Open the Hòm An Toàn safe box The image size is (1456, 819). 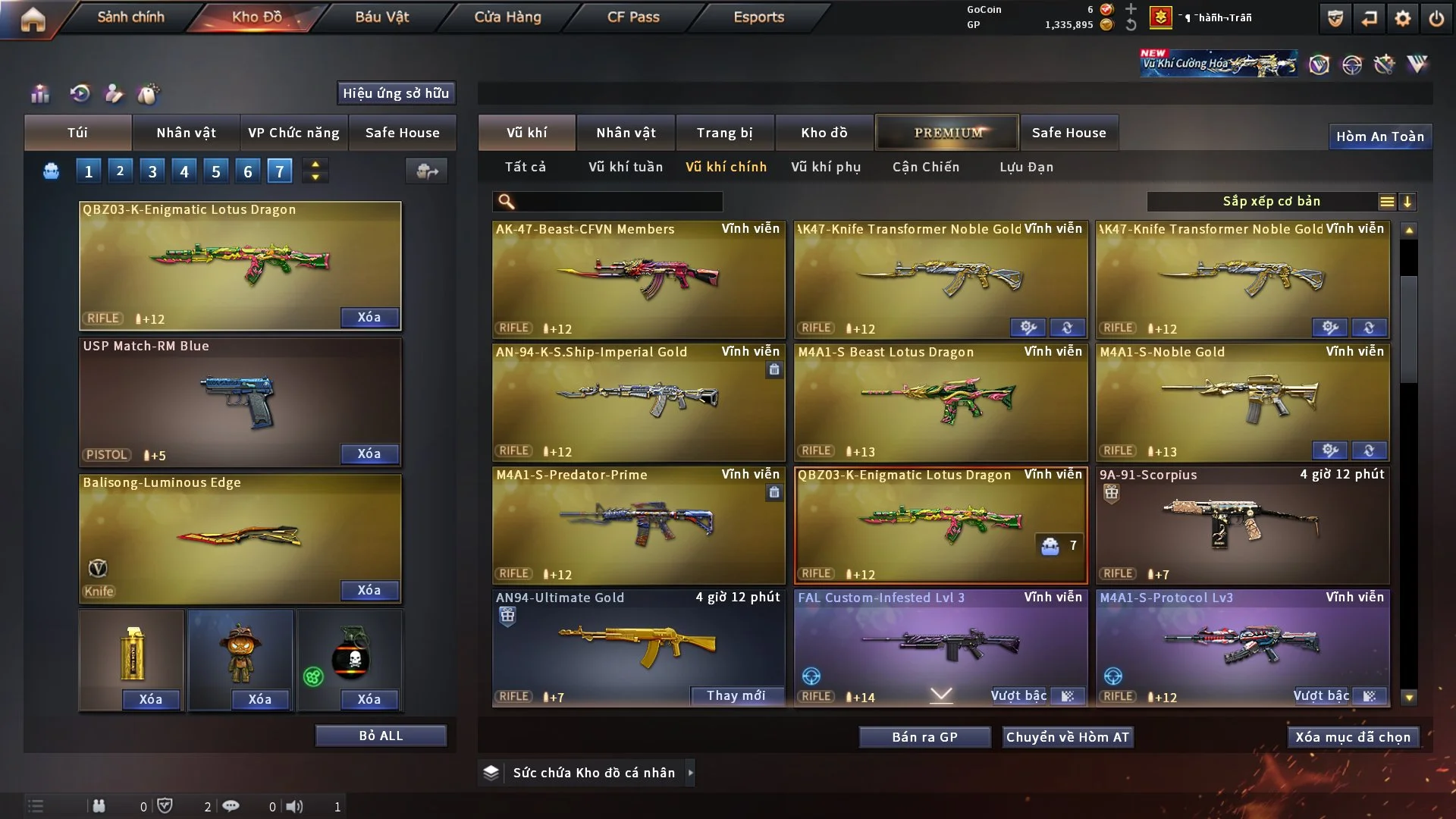coord(1379,136)
